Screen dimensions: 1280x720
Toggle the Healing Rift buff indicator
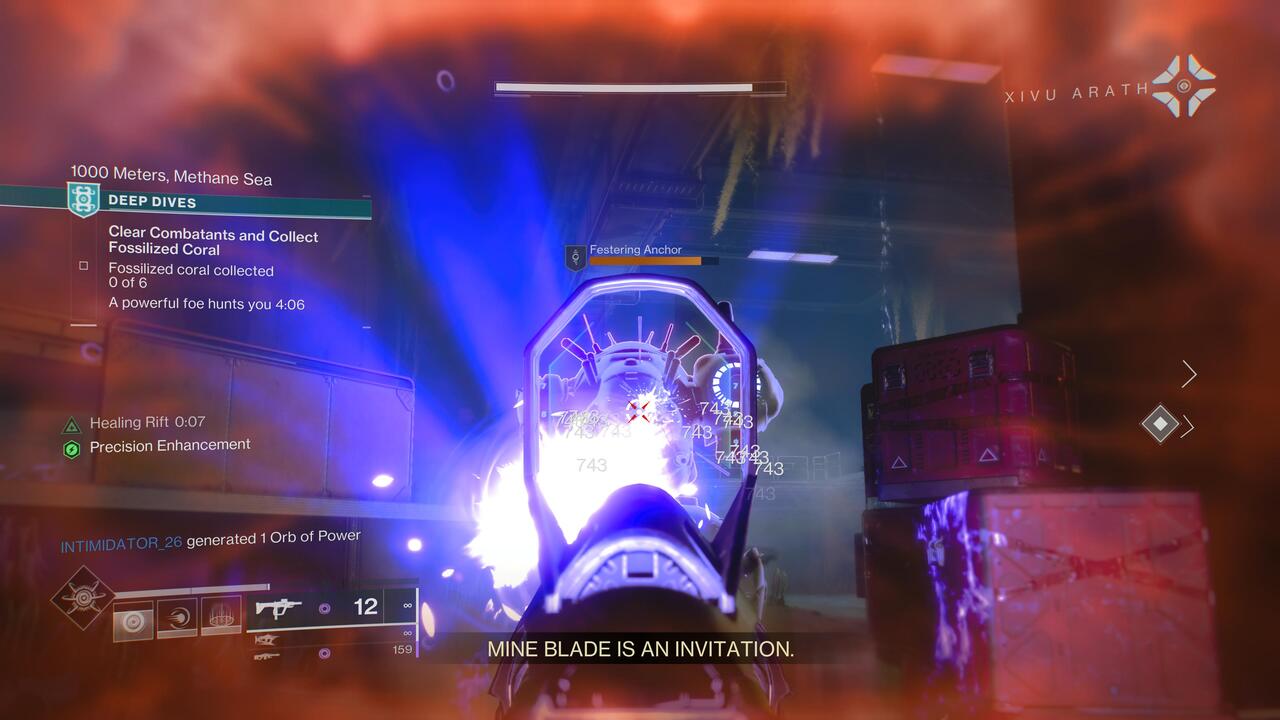click(x=73, y=422)
